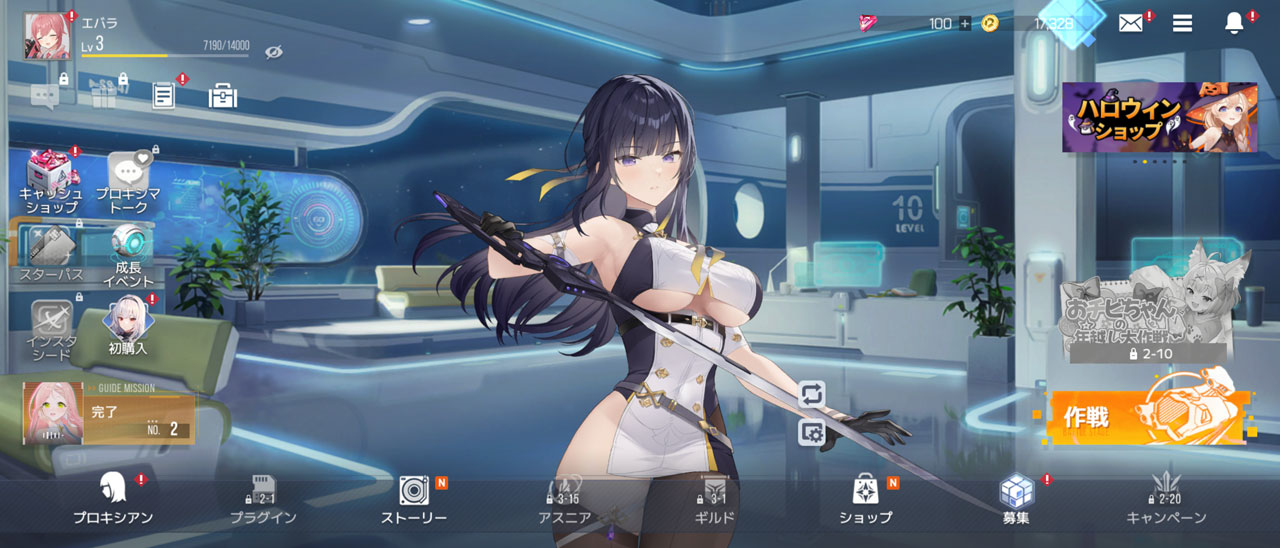Viewport: 1280px width, 548px height.
Task: Open the briefcase inventory icon
Action: [222, 95]
